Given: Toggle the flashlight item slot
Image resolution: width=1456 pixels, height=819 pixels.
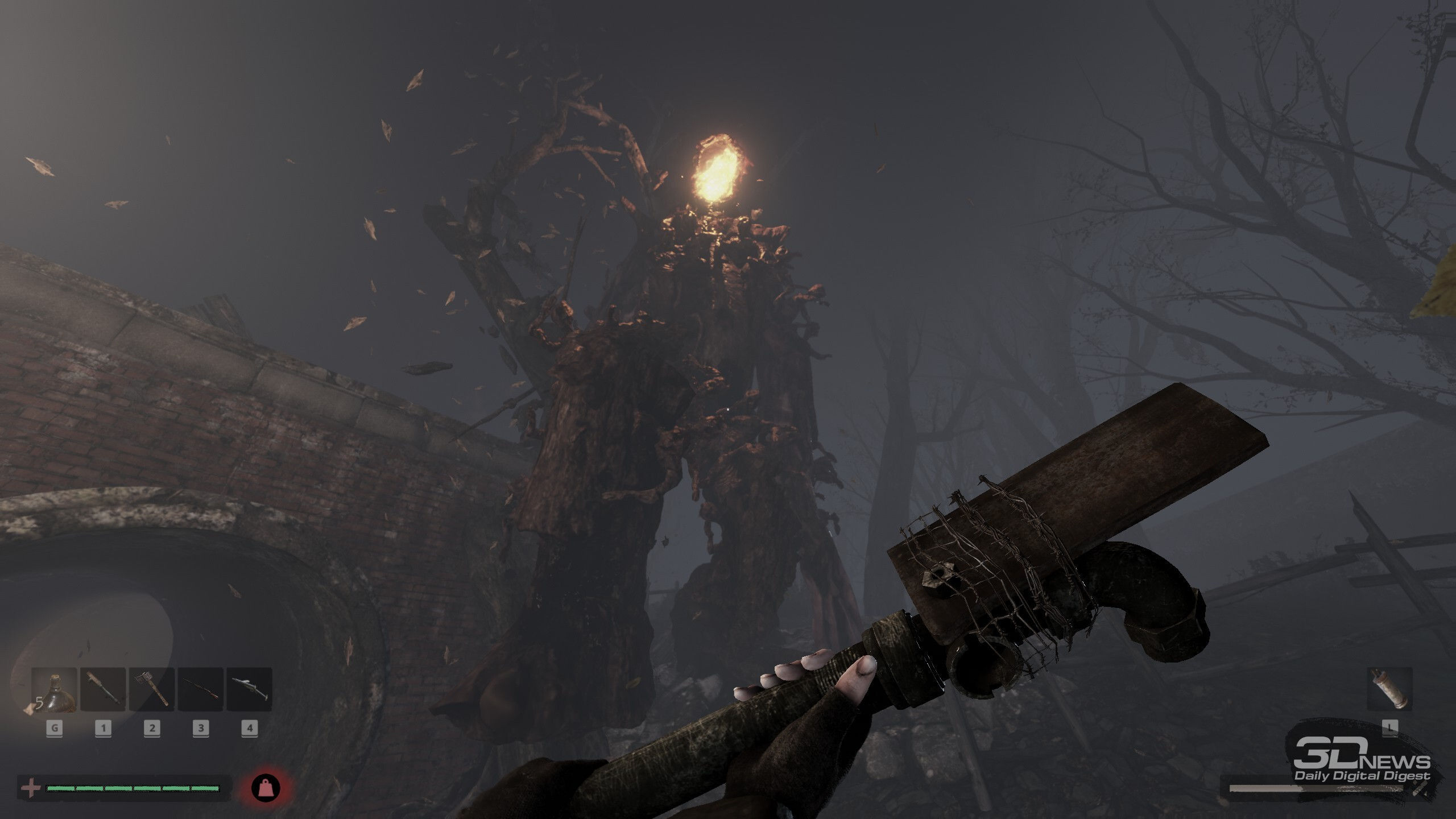Looking at the screenshot, I should (1389, 689).
